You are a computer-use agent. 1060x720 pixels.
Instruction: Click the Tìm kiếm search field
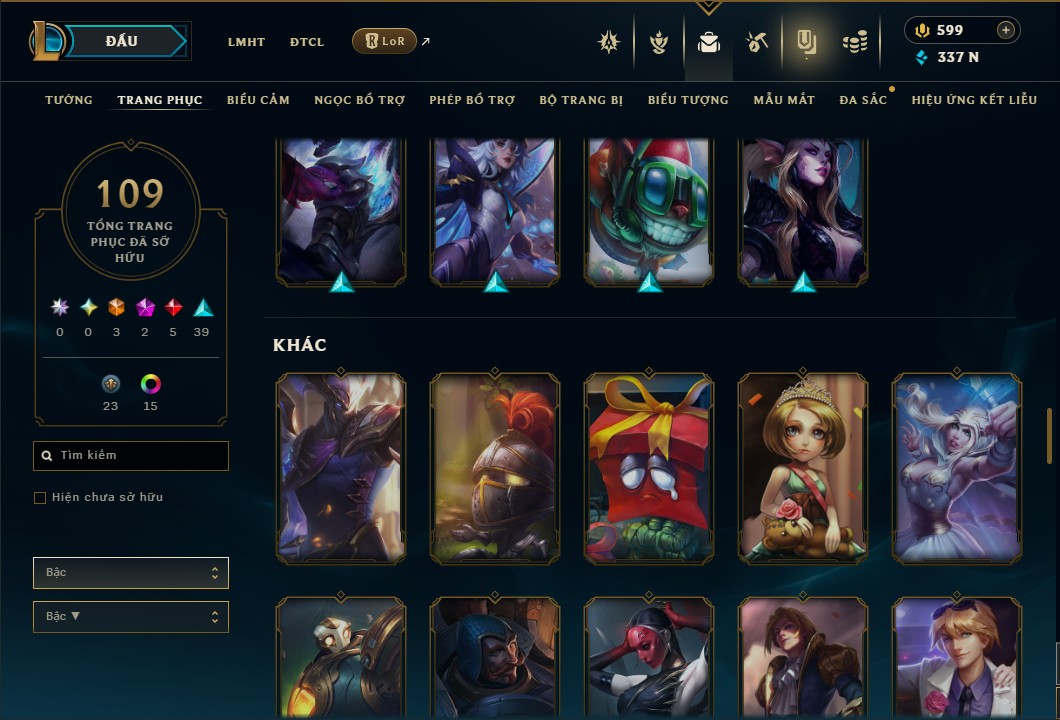[131, 456]
